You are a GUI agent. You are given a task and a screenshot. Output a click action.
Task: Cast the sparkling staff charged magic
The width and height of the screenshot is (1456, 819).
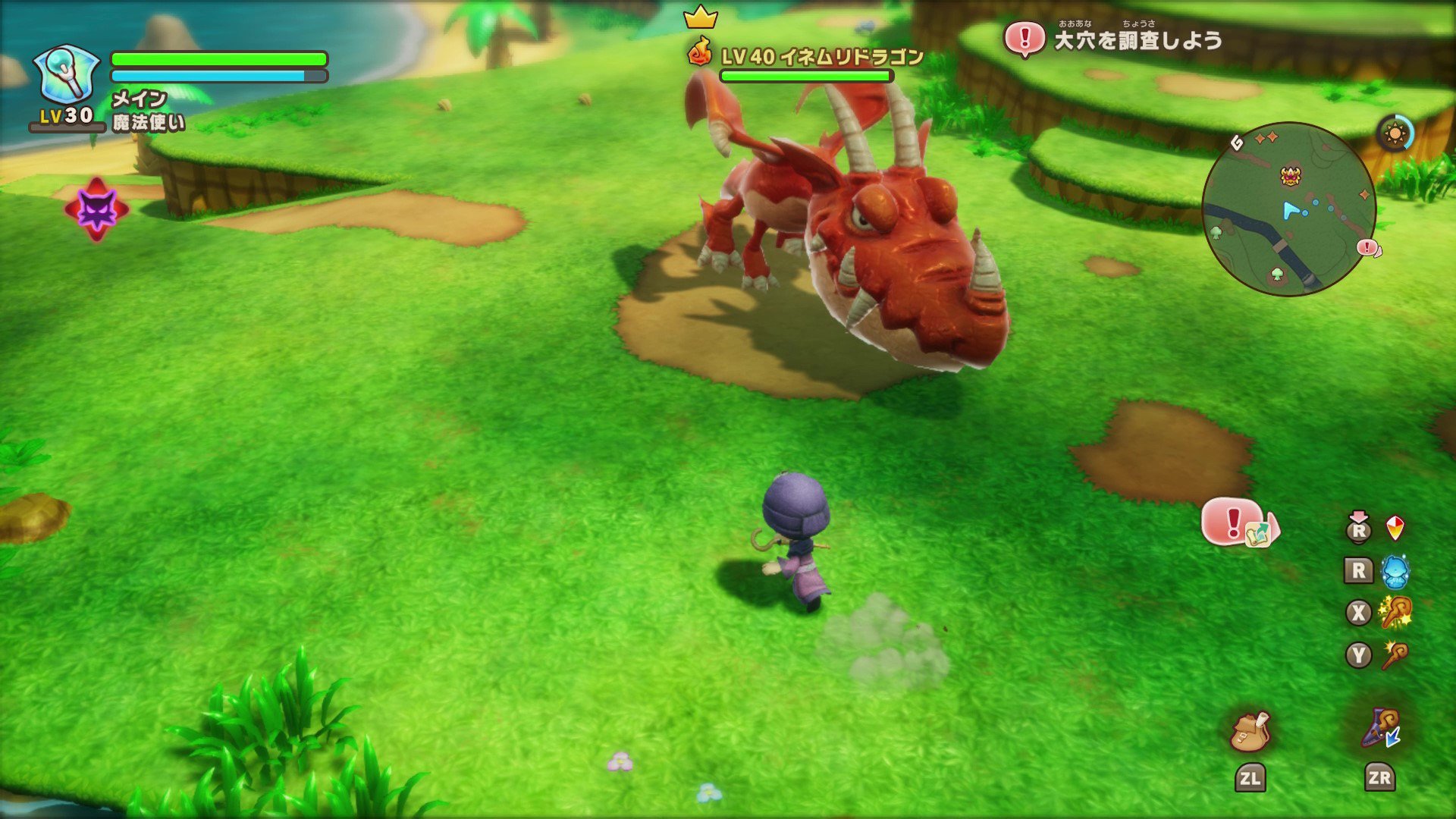[1395, 613]
